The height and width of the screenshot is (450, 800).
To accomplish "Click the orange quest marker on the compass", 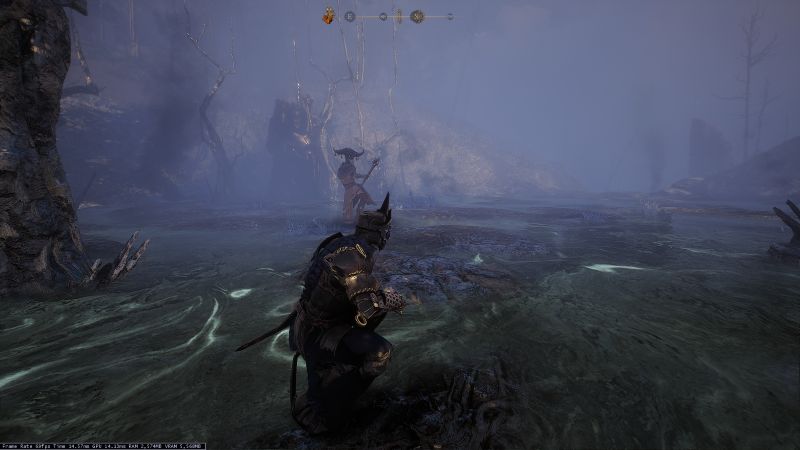I will (328, 16).
